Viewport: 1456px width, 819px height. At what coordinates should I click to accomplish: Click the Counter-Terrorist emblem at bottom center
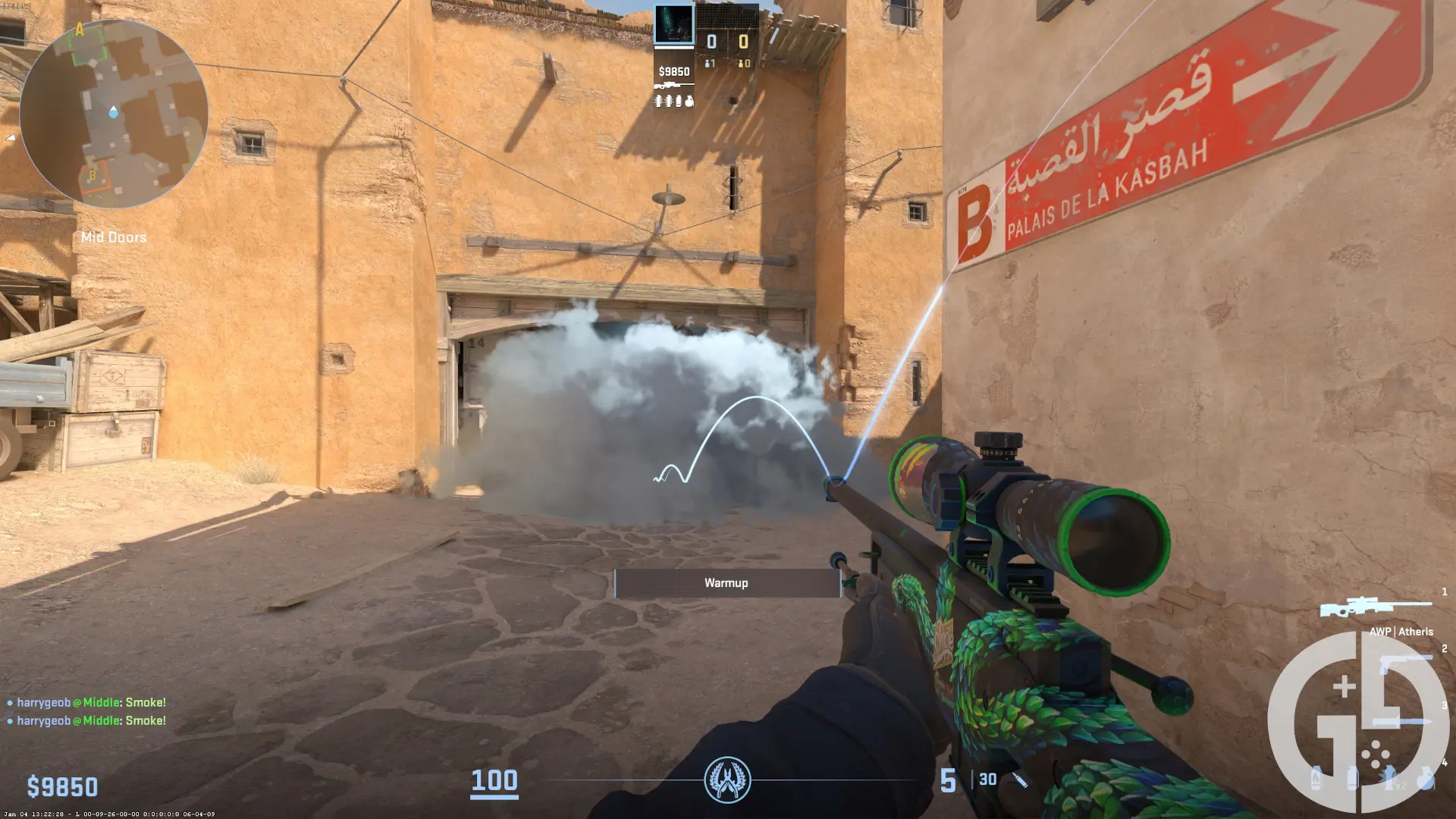coord(727,780)
